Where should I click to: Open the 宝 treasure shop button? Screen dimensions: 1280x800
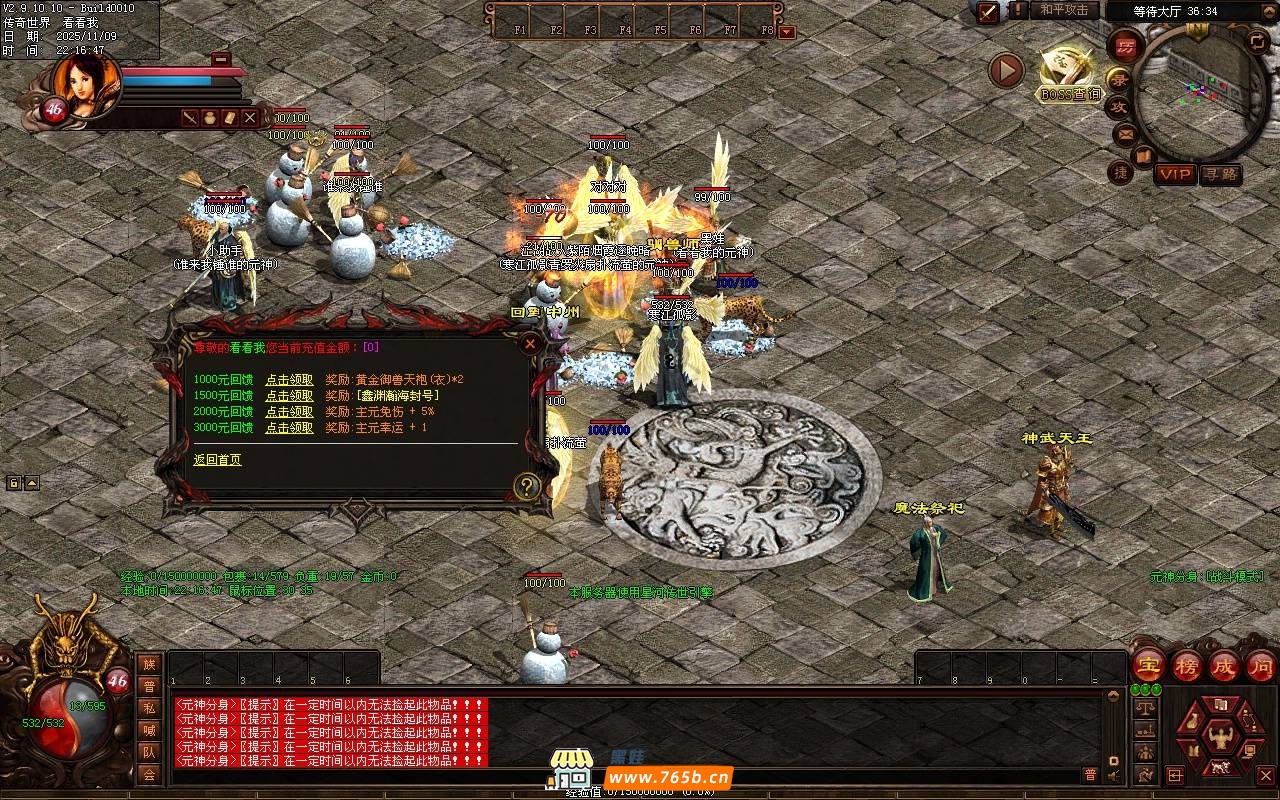coord(1148,664)
